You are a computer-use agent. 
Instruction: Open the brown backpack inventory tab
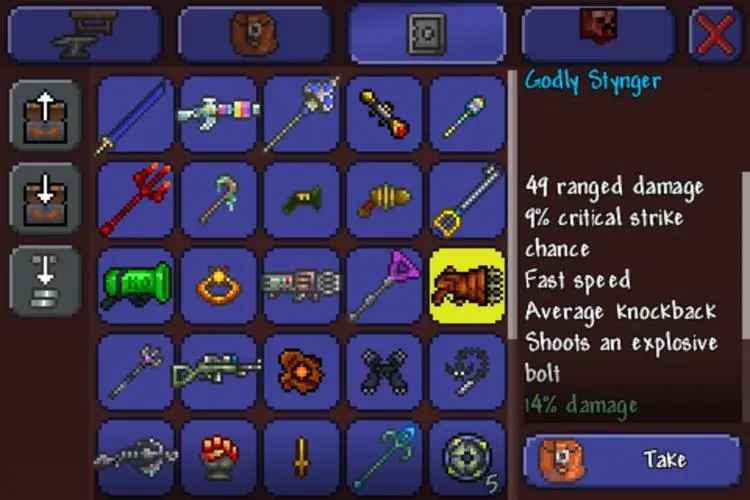click(x=256, y=33)
